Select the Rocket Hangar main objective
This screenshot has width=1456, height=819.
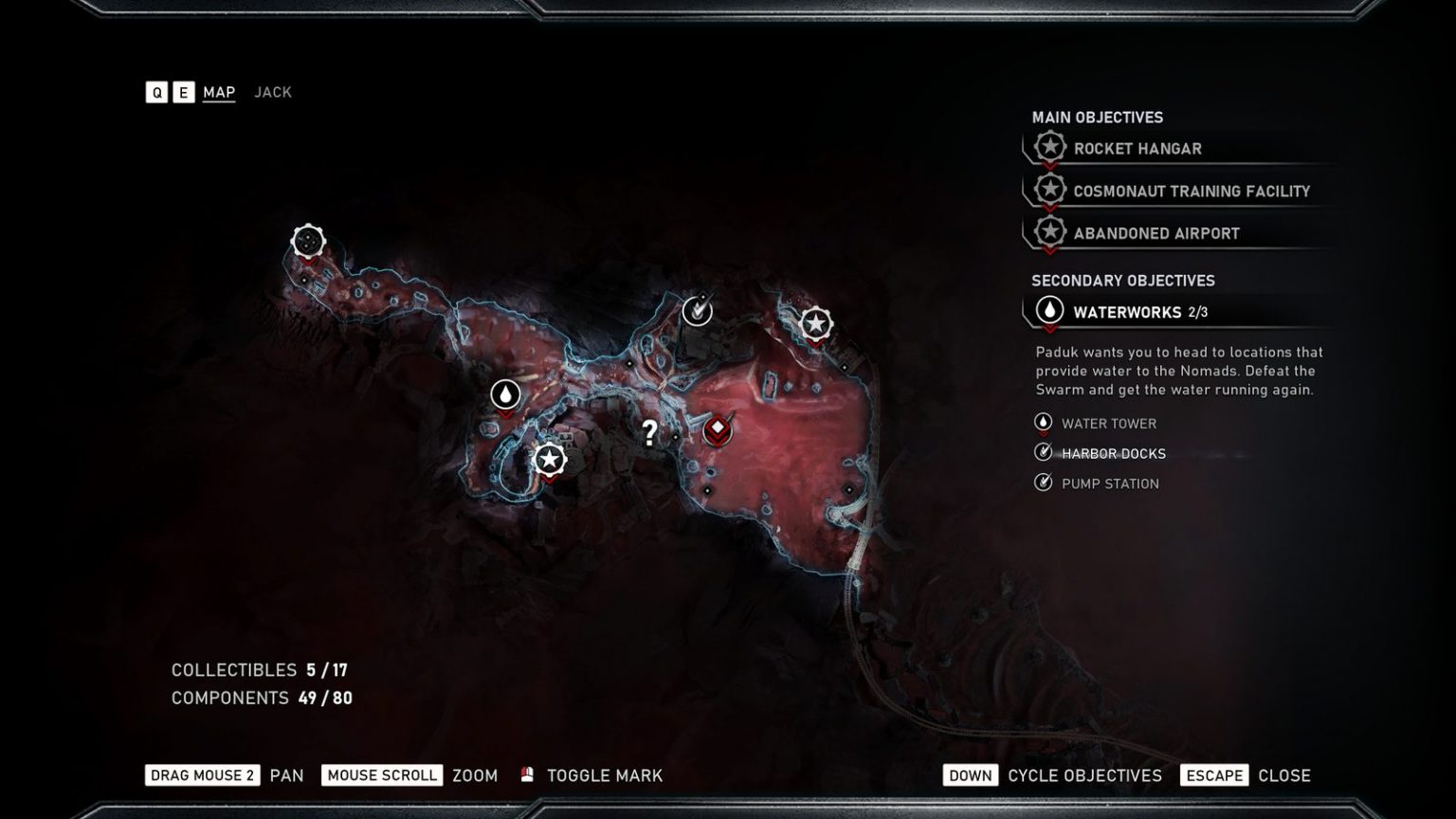click(x=1137, y=149)
